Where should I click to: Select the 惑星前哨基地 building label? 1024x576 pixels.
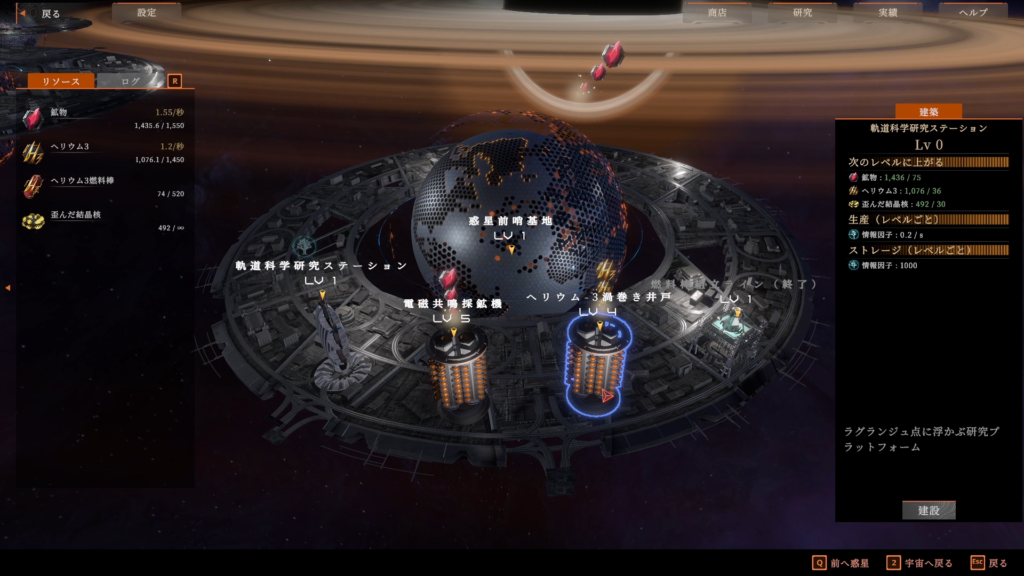510,221
